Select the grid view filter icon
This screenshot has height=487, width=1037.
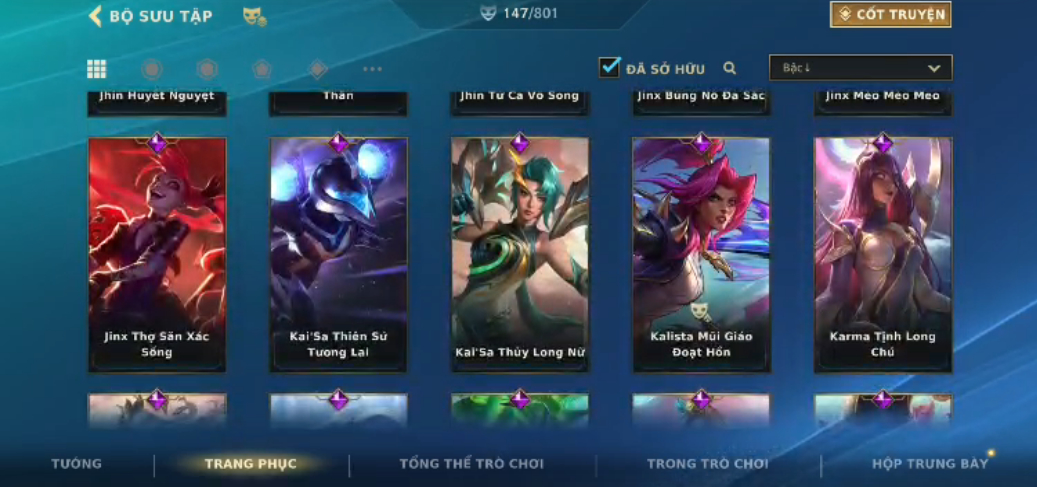(x=97, y=69)
